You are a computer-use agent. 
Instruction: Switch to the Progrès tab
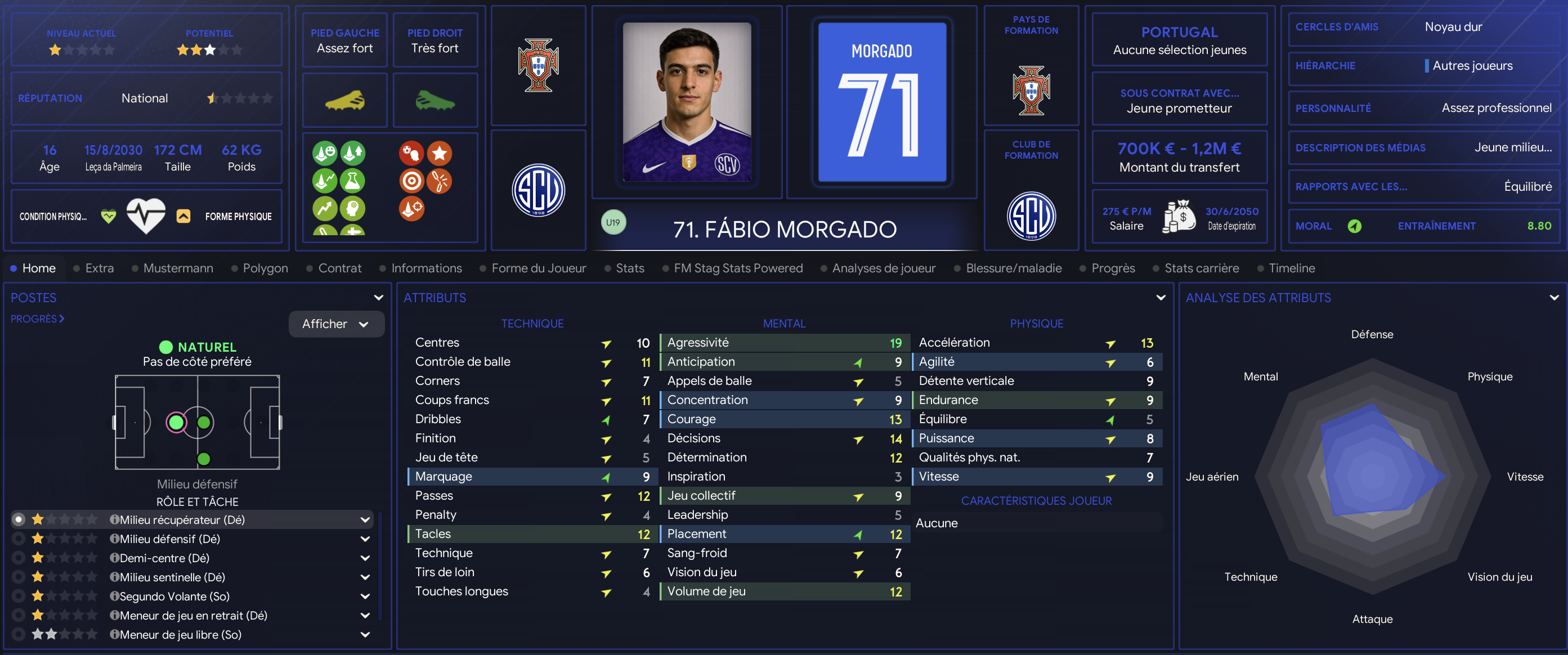(x=1113, y=268)
